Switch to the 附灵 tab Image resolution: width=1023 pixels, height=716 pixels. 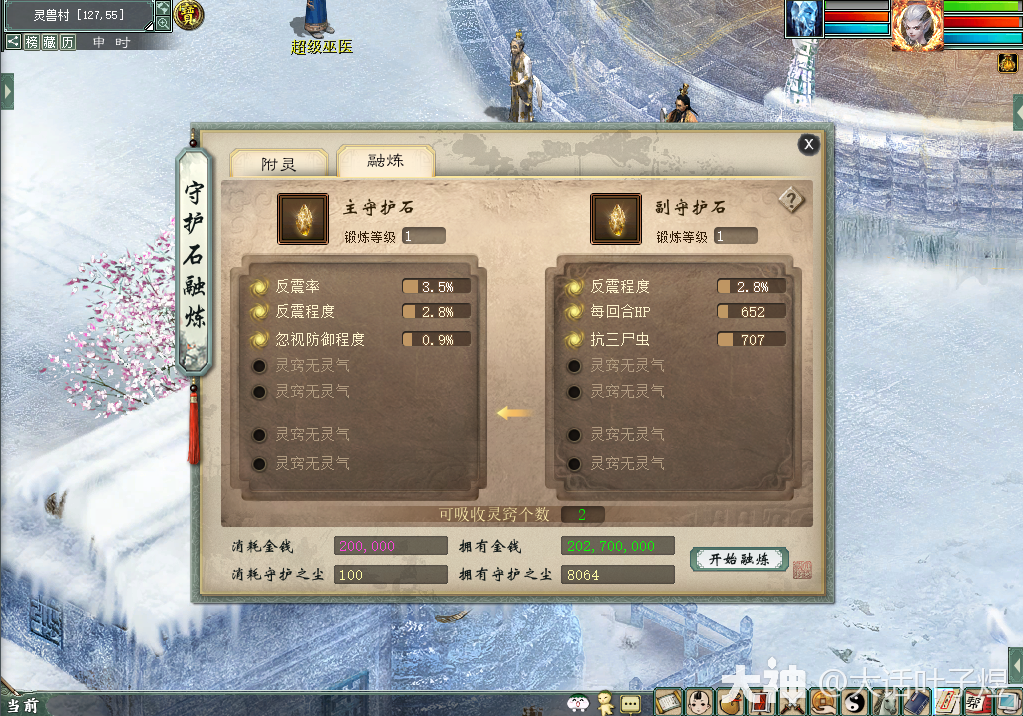click(278, 164)
